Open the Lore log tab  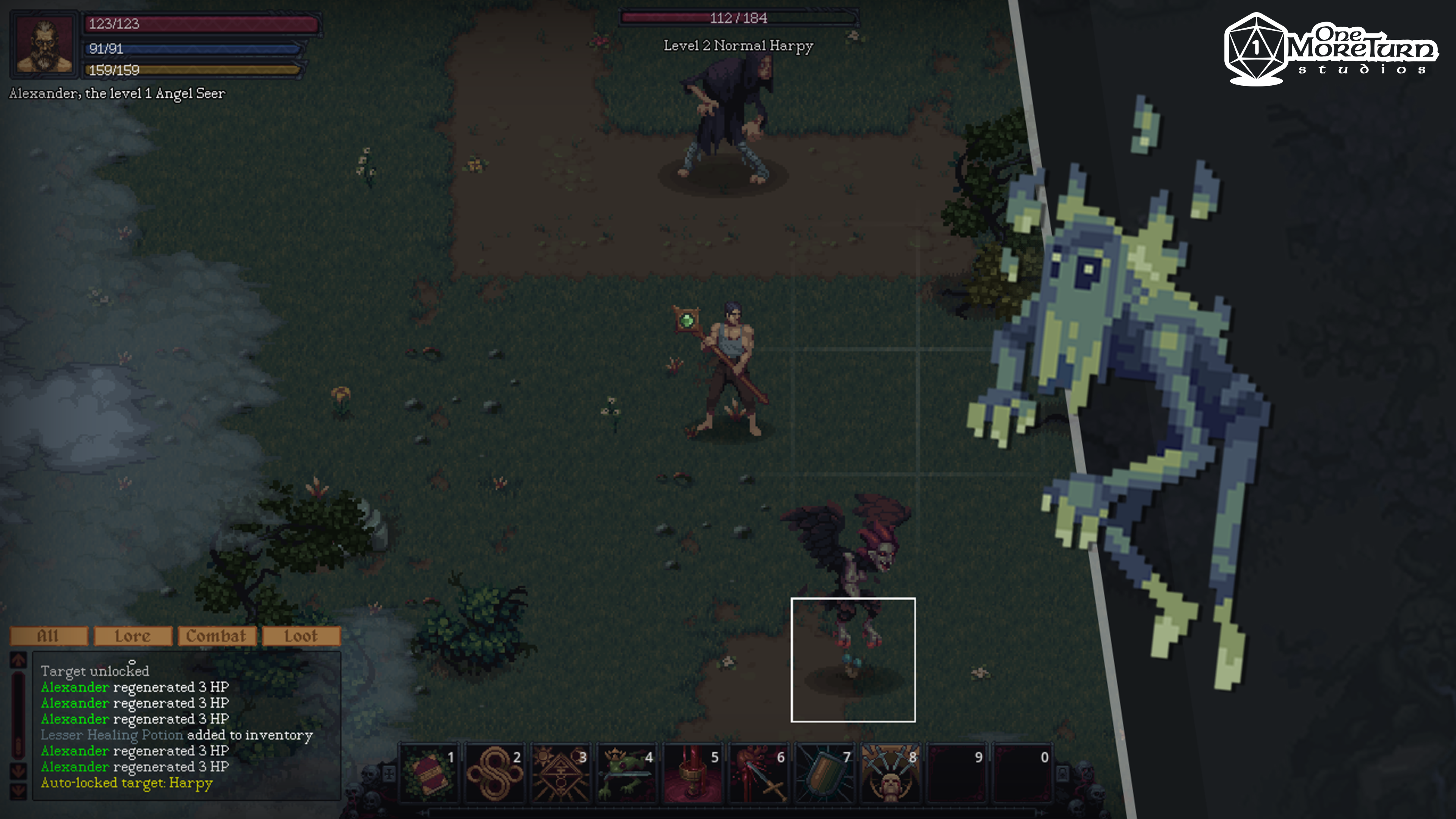coord(133,636)
